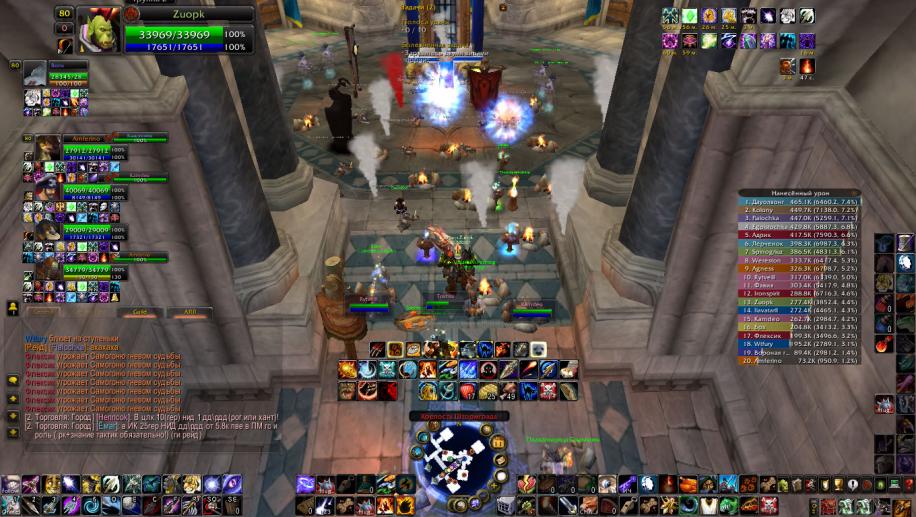Click the green crystal buff icon
The height and width of the screenshot is (517, 916).
coord(690,16)
